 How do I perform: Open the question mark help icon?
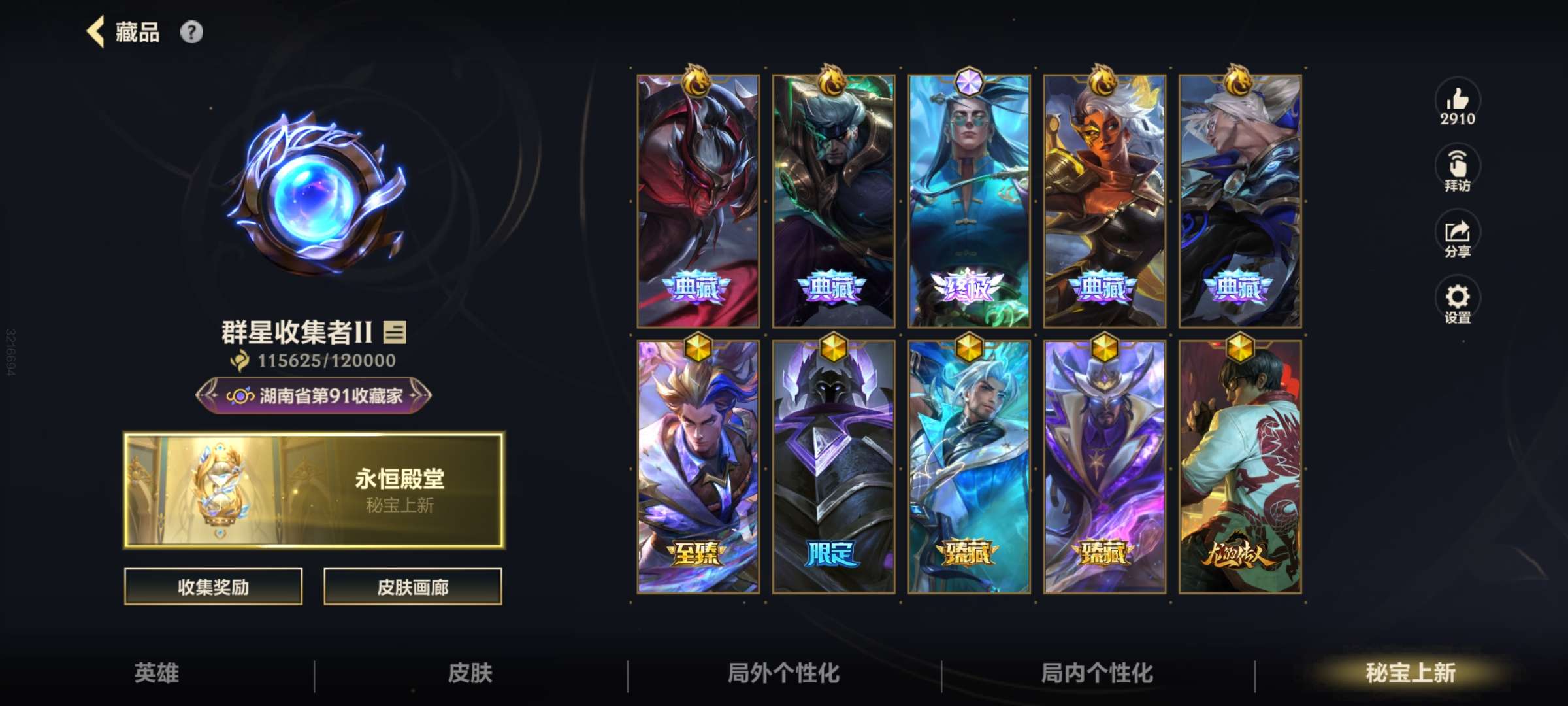click(x=191, y=31)
